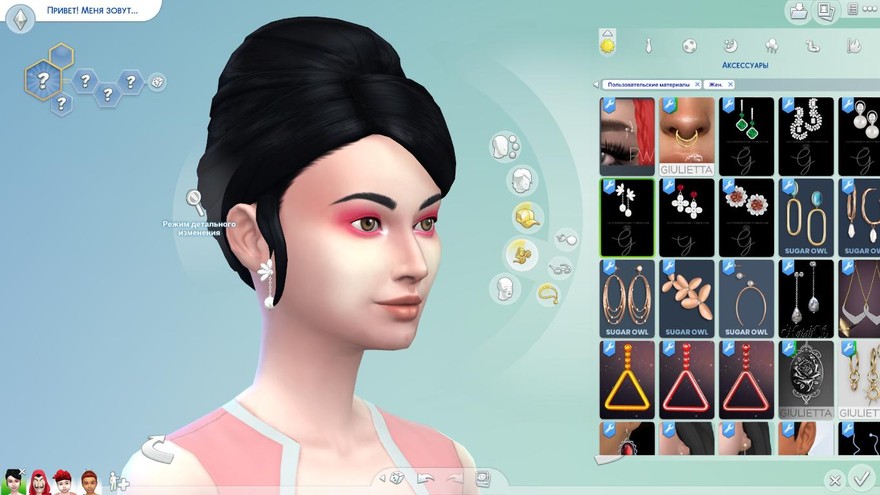This screenshot has width=880, height=495.
Task: Edit the Sim name greeting field
Action: pos(92,11)
